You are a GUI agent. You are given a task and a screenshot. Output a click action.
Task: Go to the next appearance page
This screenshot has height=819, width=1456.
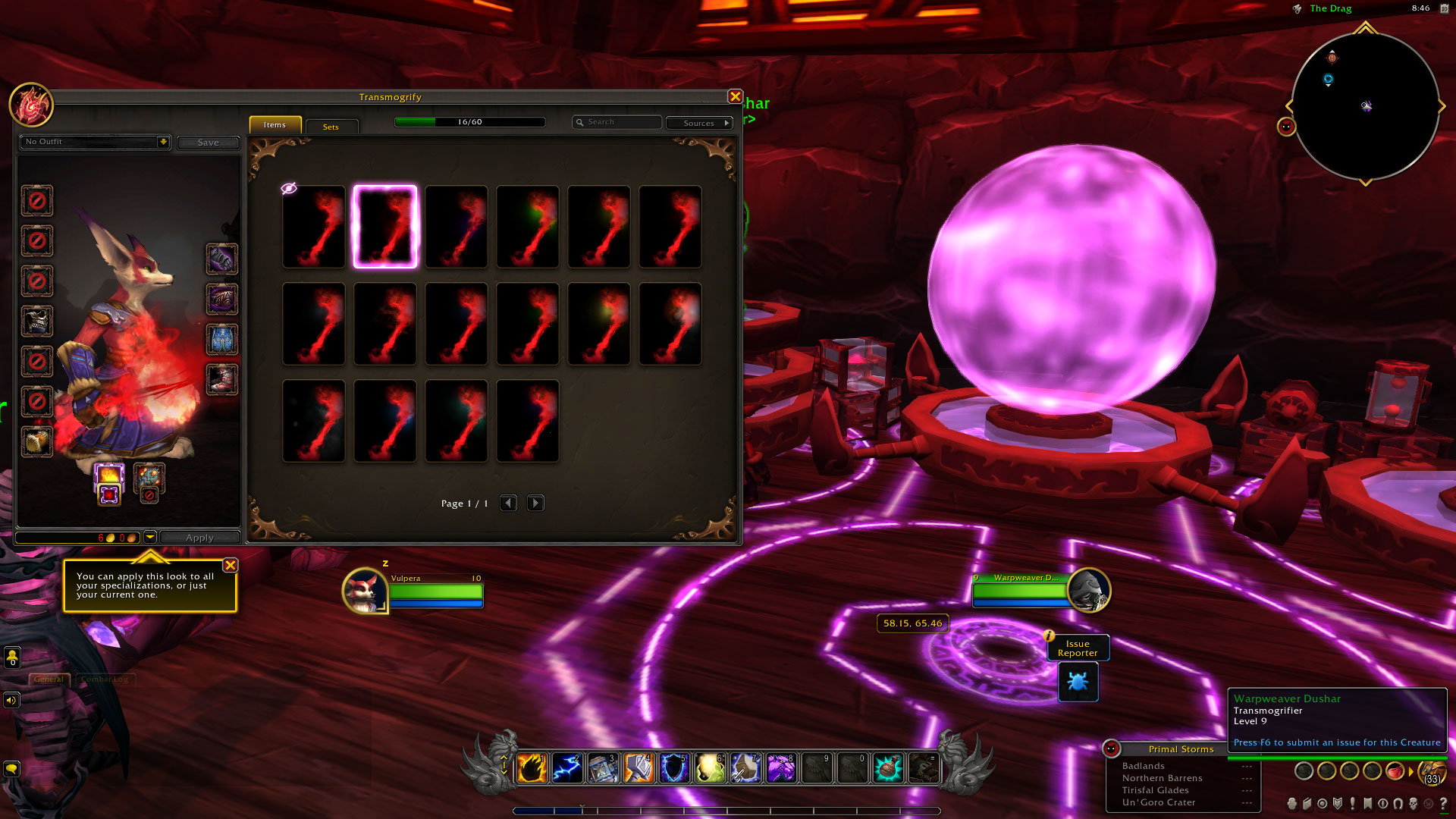[535, 504]
